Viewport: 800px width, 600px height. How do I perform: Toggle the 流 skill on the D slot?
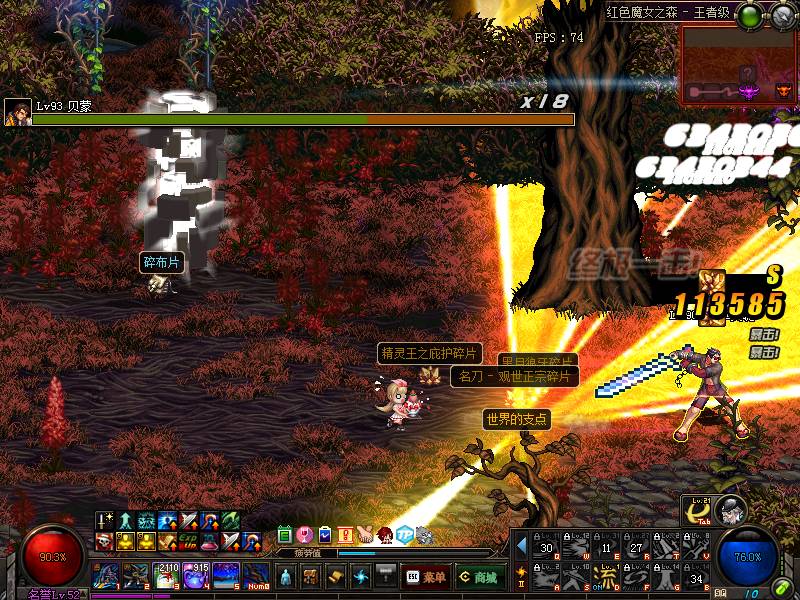point(606,577)
